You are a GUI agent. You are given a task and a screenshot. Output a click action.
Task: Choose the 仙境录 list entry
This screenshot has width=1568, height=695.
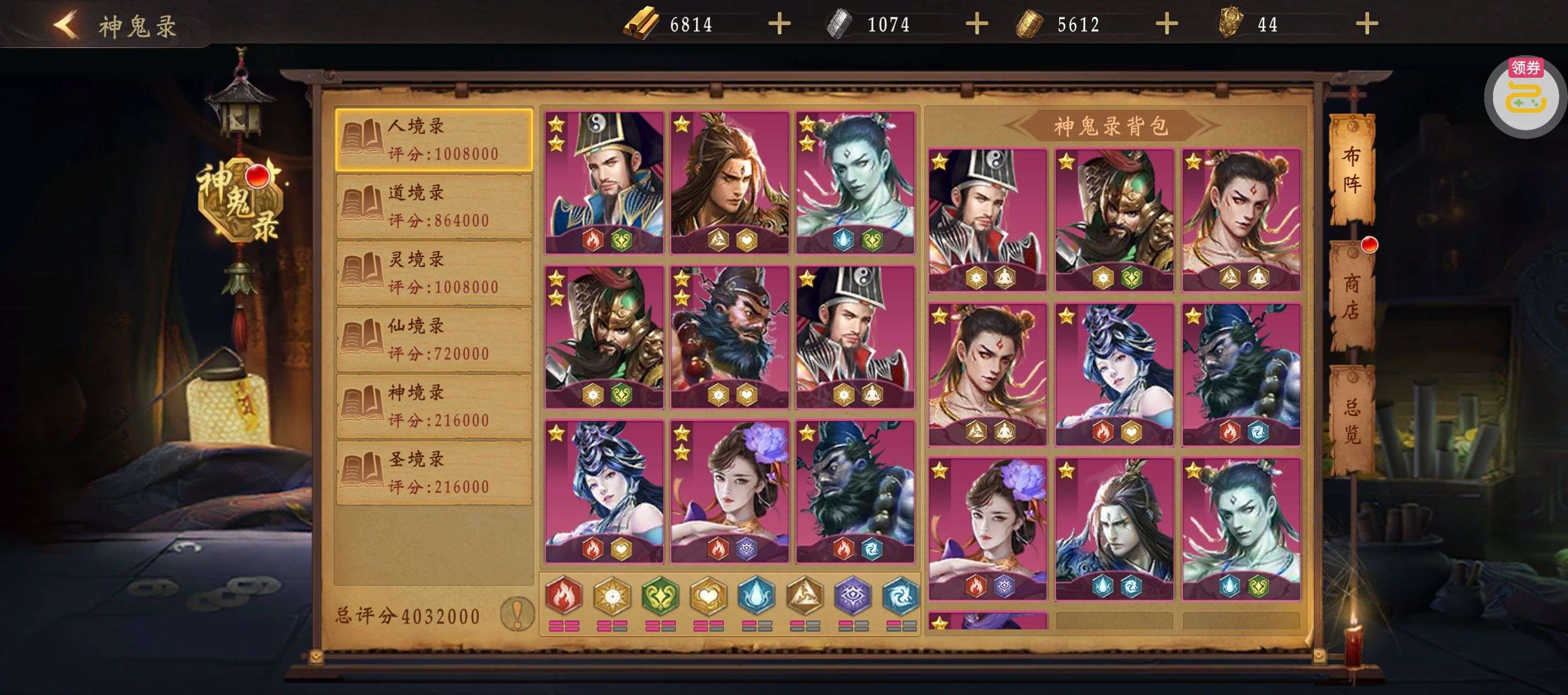click(434, 339)
